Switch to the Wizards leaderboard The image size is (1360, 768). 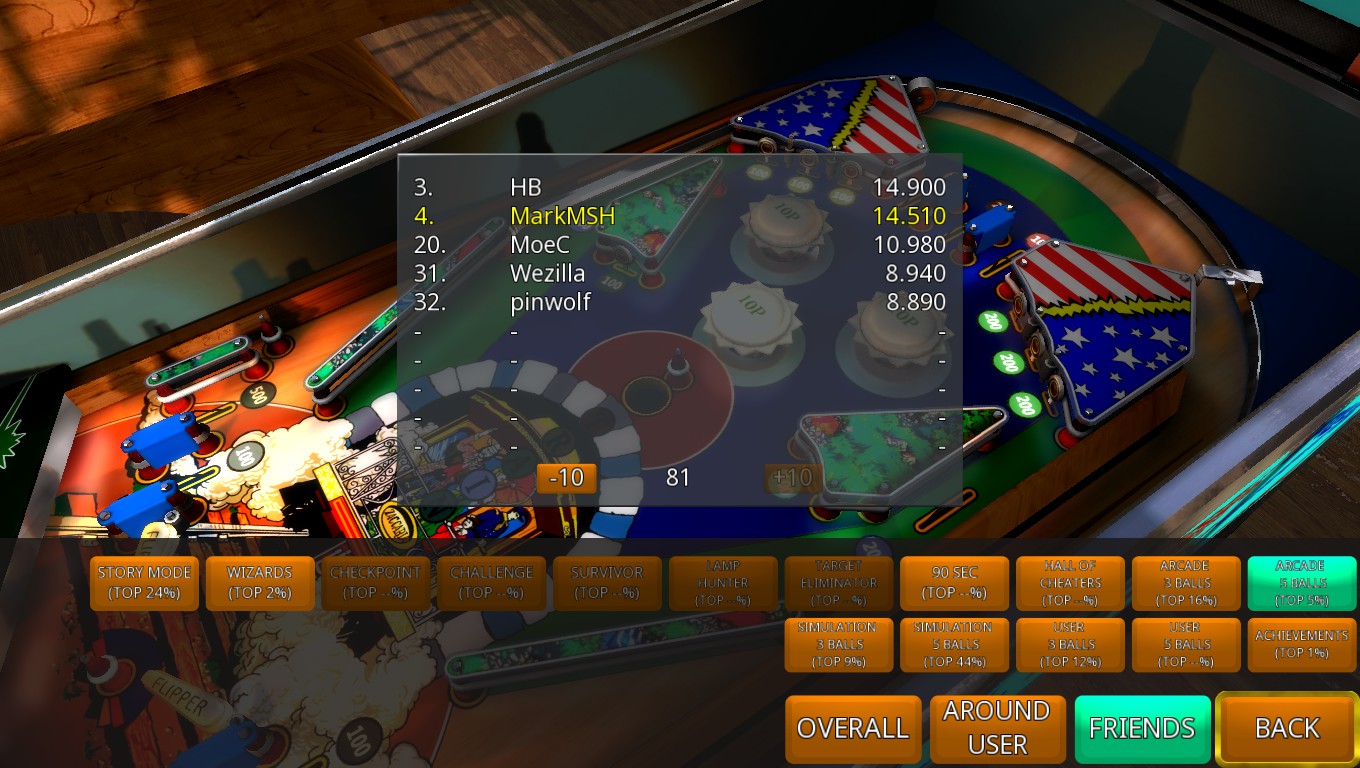click(x=260, y=583)
